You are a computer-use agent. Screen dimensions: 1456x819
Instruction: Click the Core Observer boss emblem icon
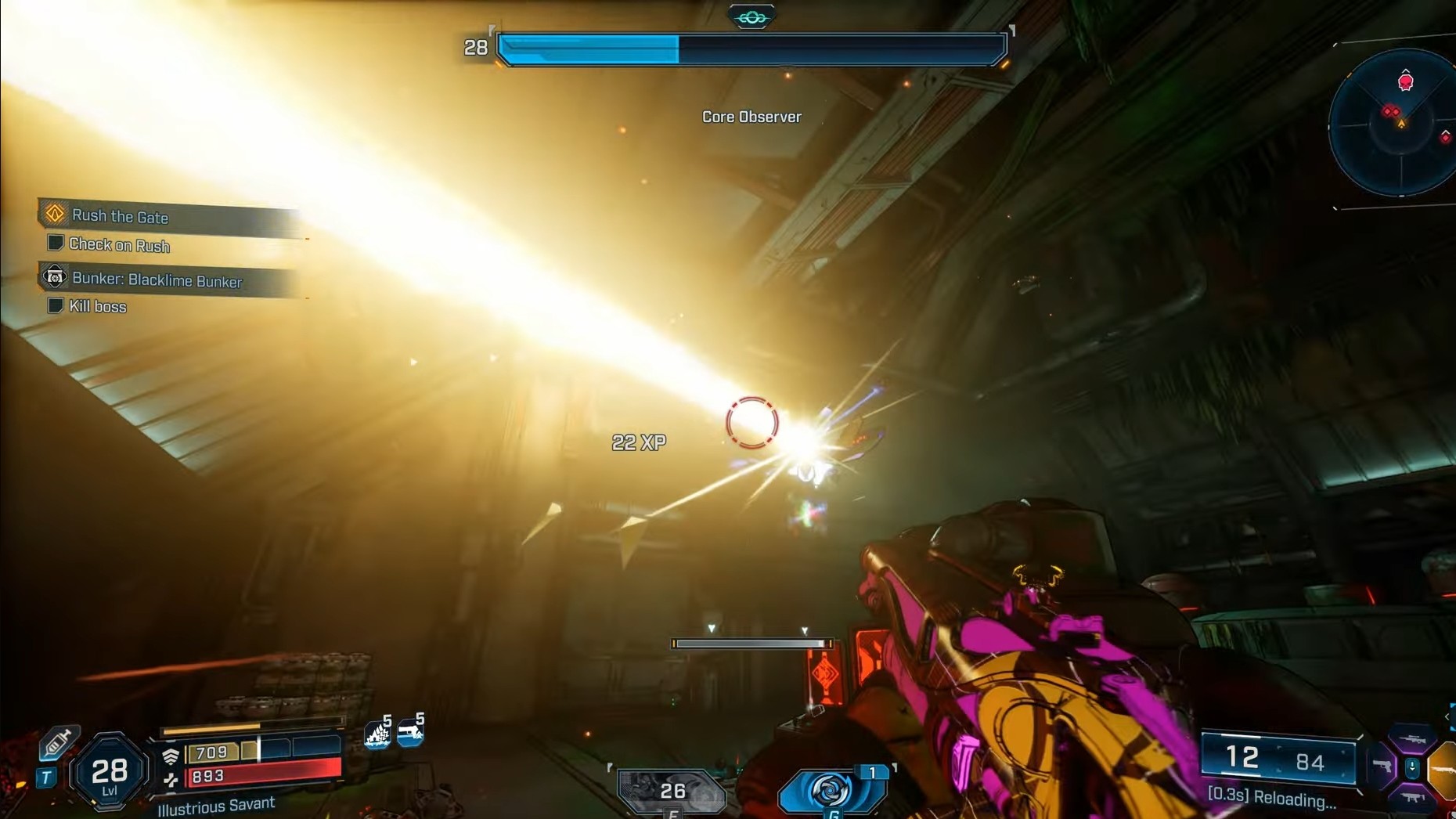point(751,17)
